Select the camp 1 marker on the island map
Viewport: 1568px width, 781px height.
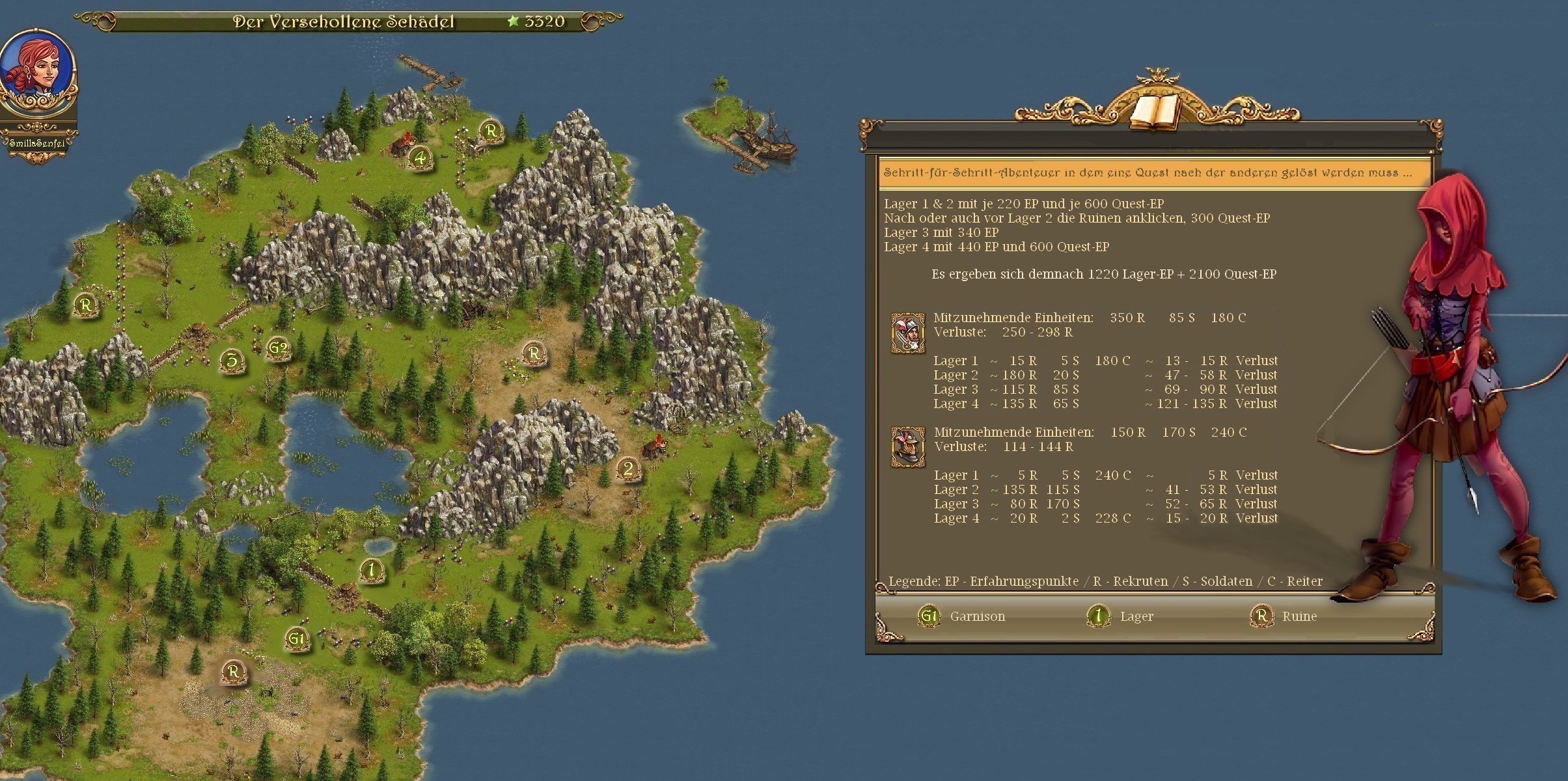tap(371, 570)
